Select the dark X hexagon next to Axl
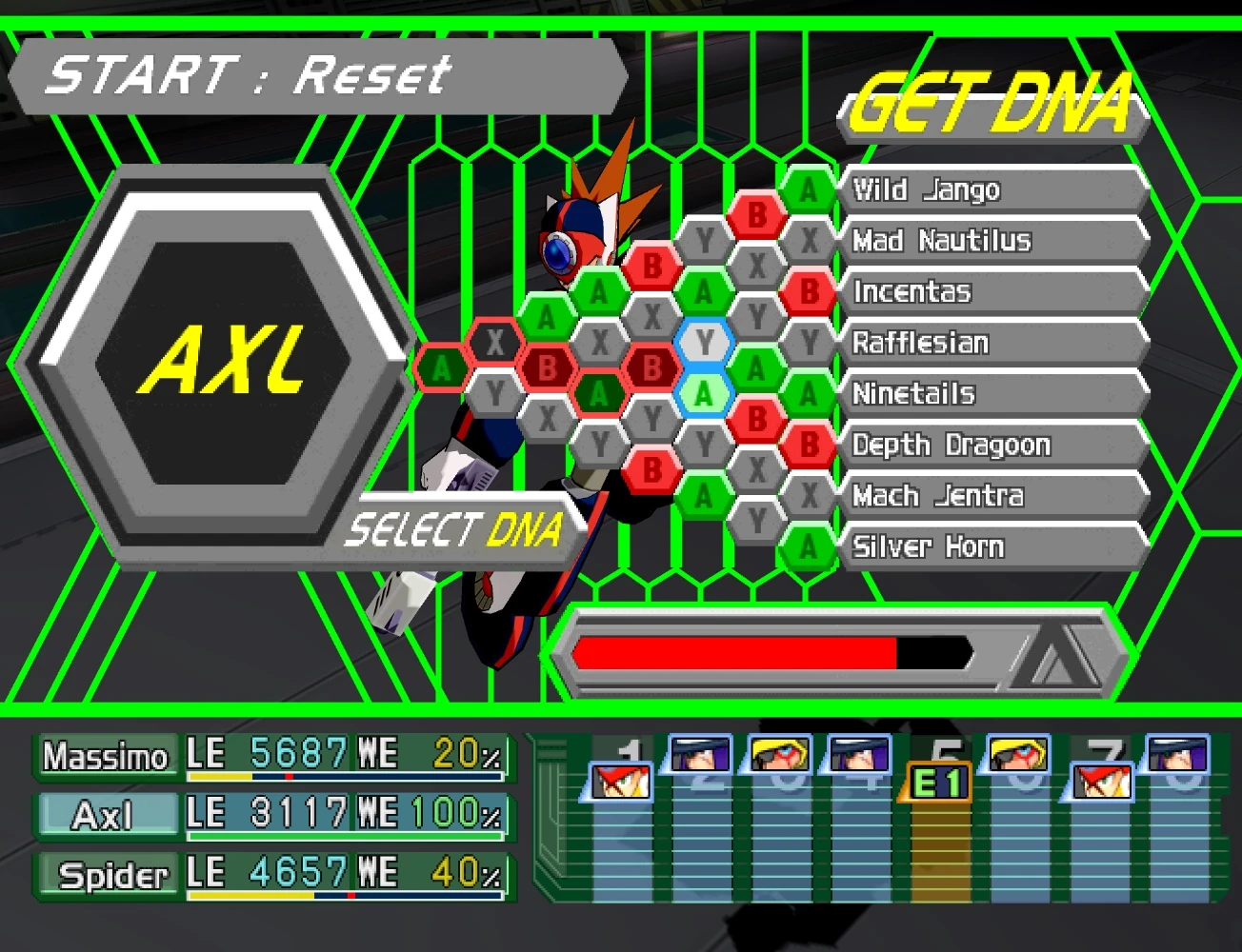The height and width of the screenshot is (952, 1242). tap(494, 340)
